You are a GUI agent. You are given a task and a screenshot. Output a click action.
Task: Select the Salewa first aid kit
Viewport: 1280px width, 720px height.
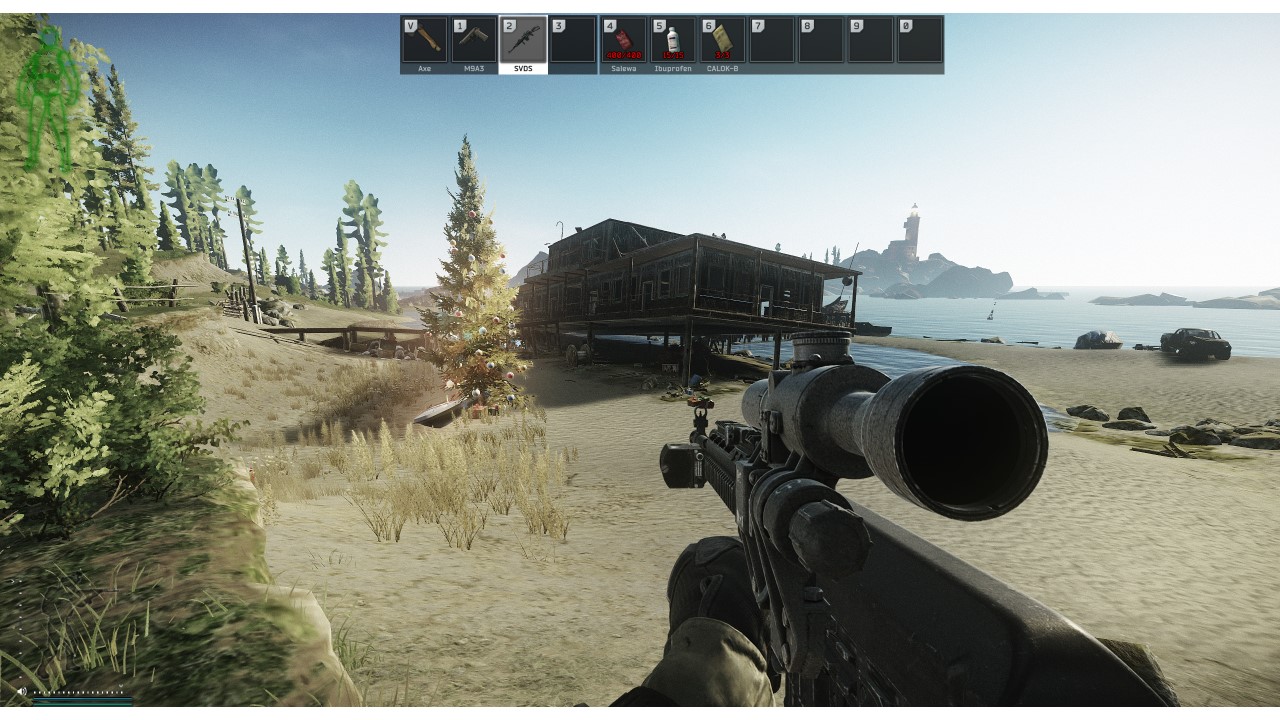point(623,39)
